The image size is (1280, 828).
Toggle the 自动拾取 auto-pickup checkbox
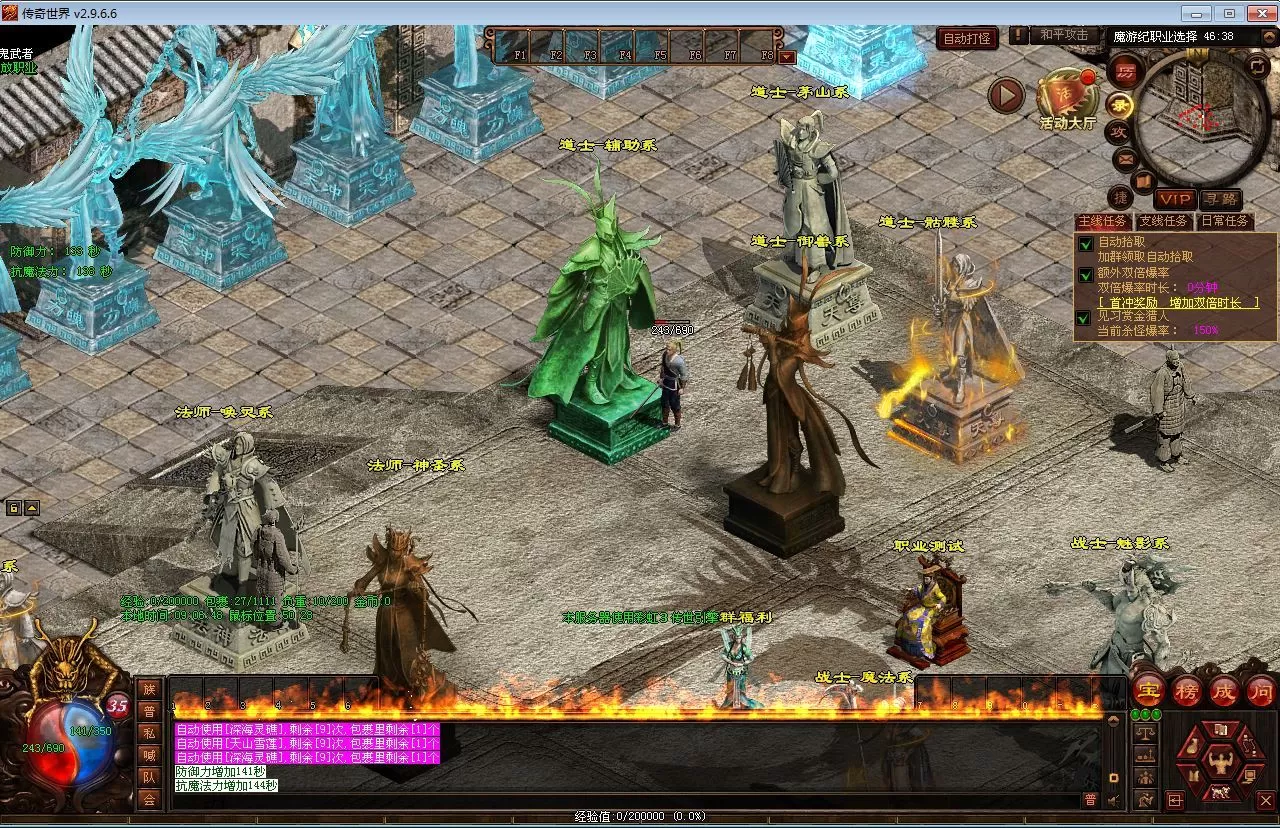(1085, 242)
